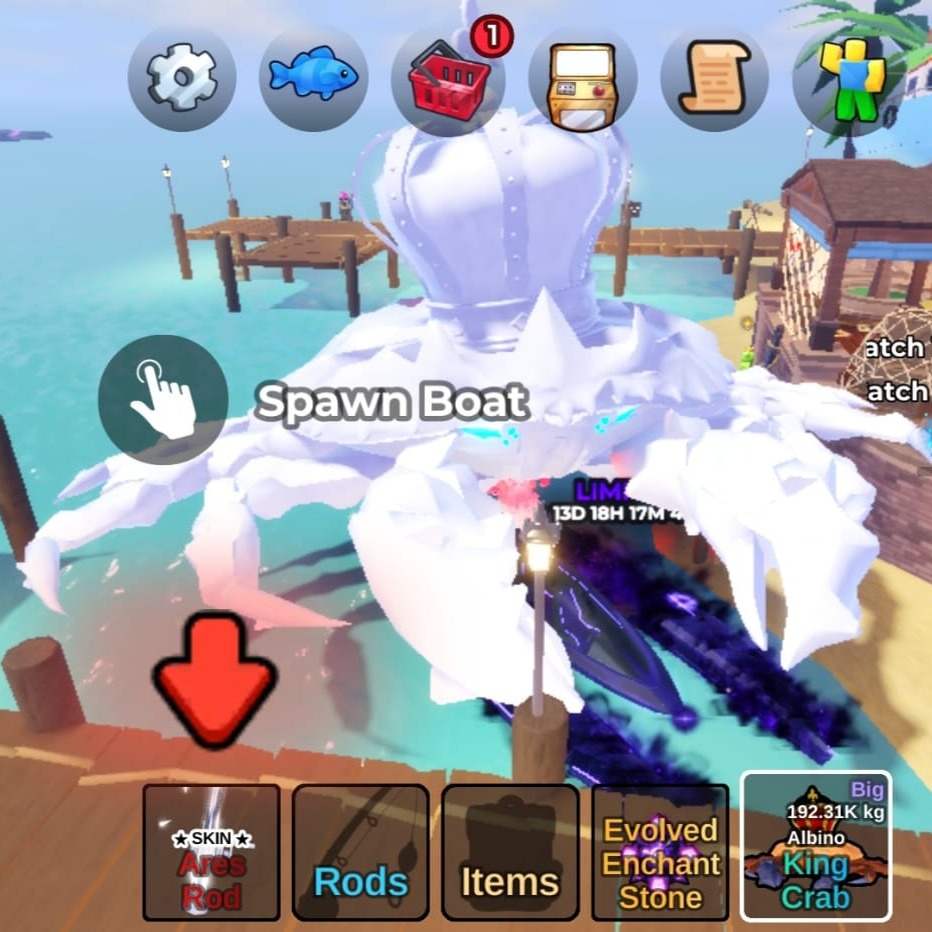The width and height of the screenshot is (932, 932).
Task: Select the Evolved Enchant Stone slot
Action: 660,852
